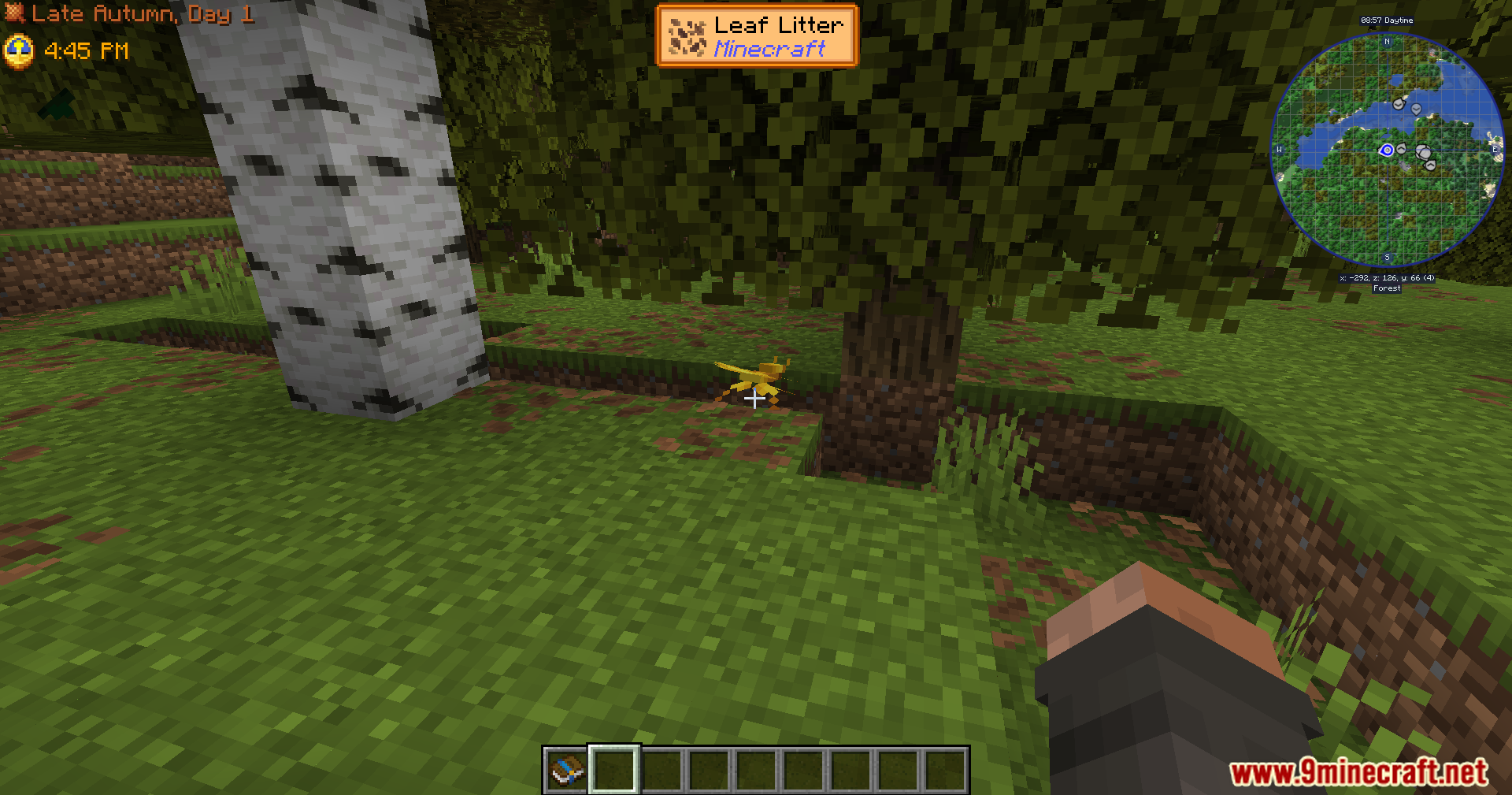1512x795 pixels.
Task: Click the leaves icon in the Leaf Litter toast
Action: (x=687, y=36)
